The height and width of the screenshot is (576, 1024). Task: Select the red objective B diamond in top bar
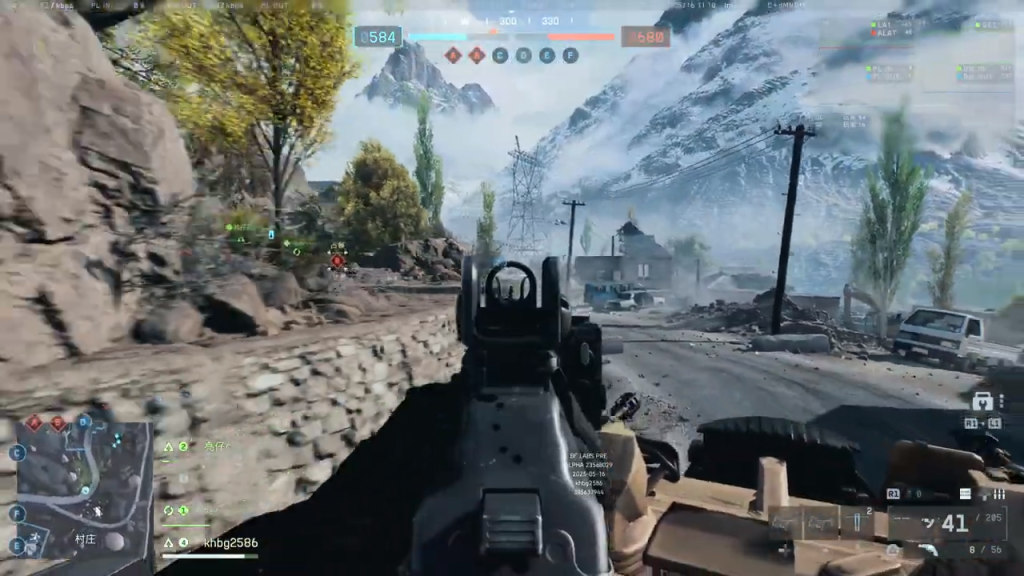tap(477, 56)
